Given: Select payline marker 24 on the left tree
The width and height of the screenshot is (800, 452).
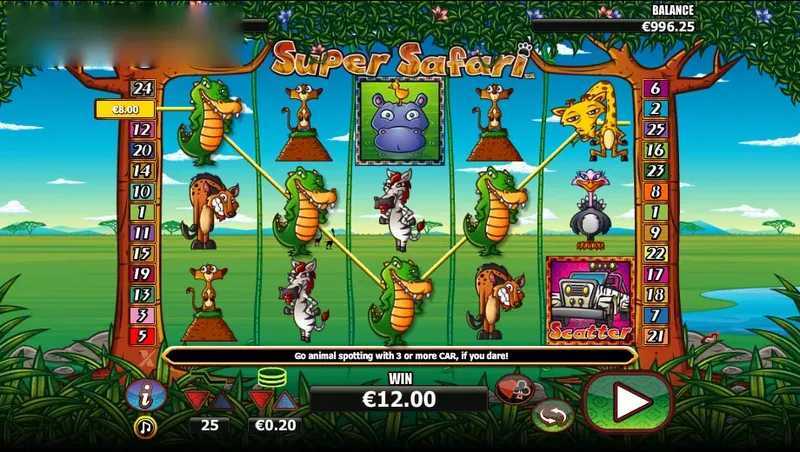Looking at the screenshot, I should [141, 89].
